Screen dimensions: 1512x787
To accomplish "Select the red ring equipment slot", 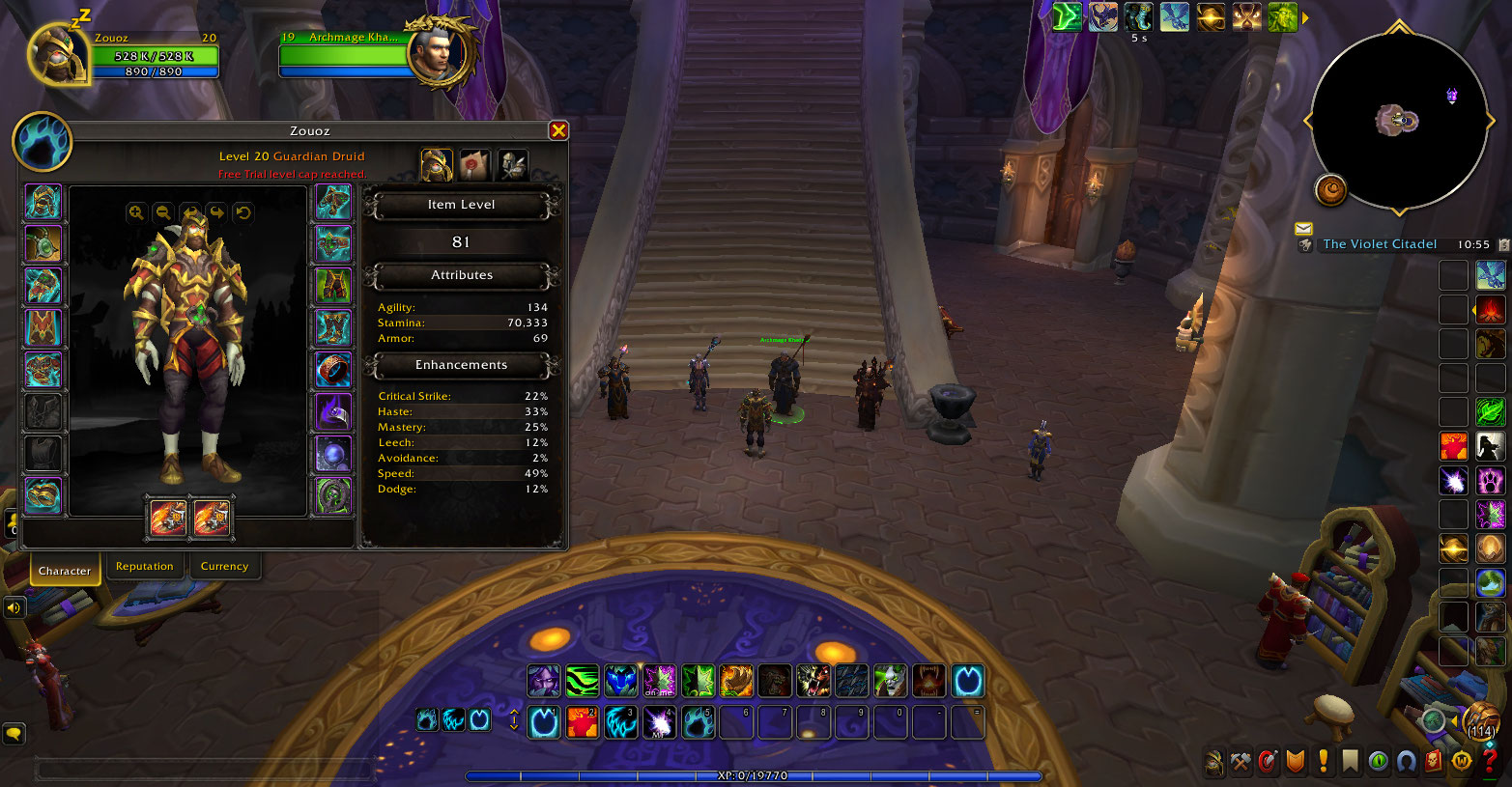I will [333, 370].
